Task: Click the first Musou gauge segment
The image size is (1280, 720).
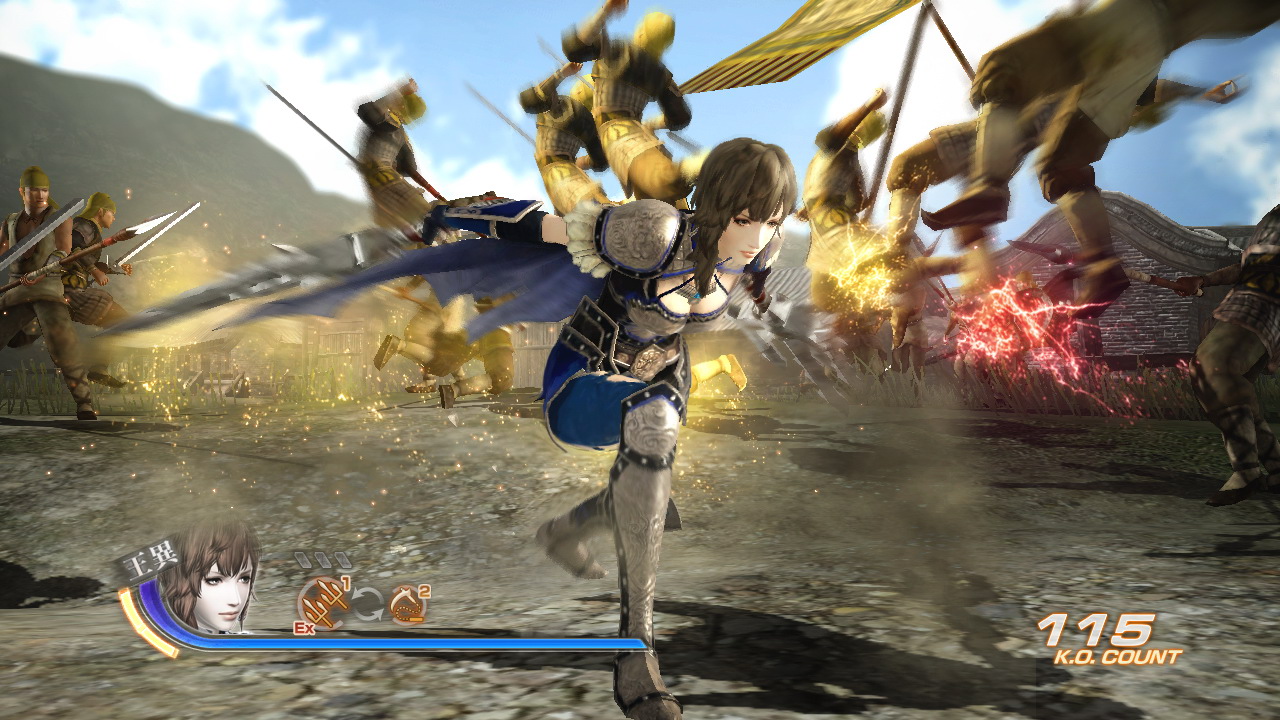Action: coord(302,562)
